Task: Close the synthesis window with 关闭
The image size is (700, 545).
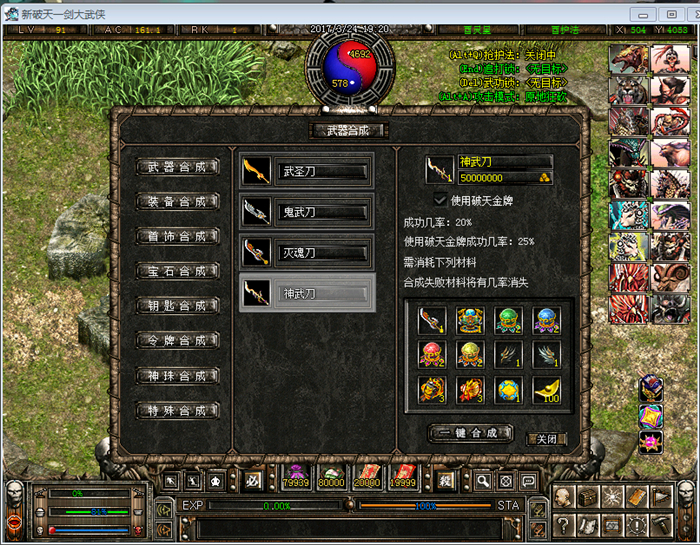Action: point(547,438)
